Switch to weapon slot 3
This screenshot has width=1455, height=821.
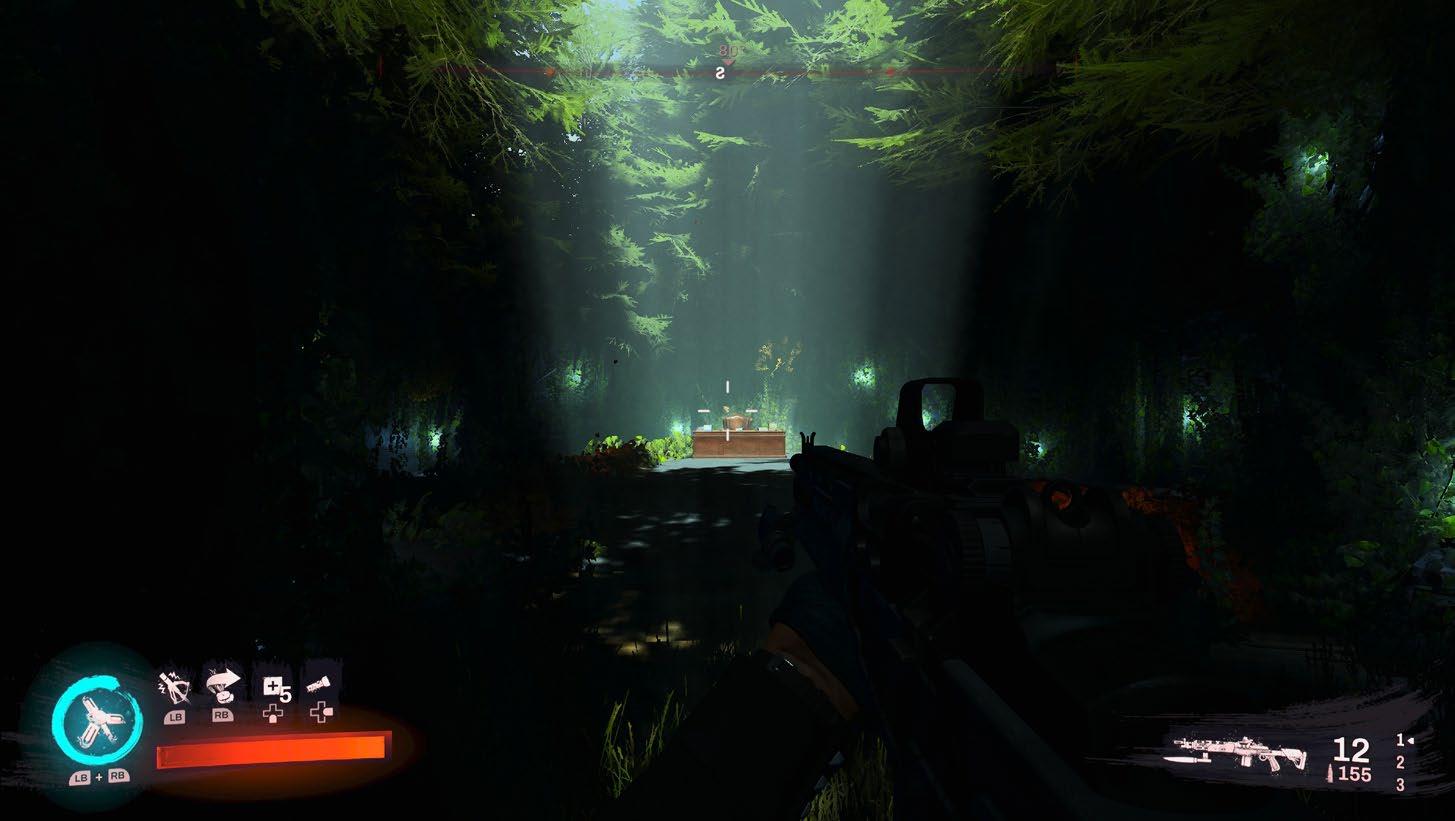[x=1400, y=786]
